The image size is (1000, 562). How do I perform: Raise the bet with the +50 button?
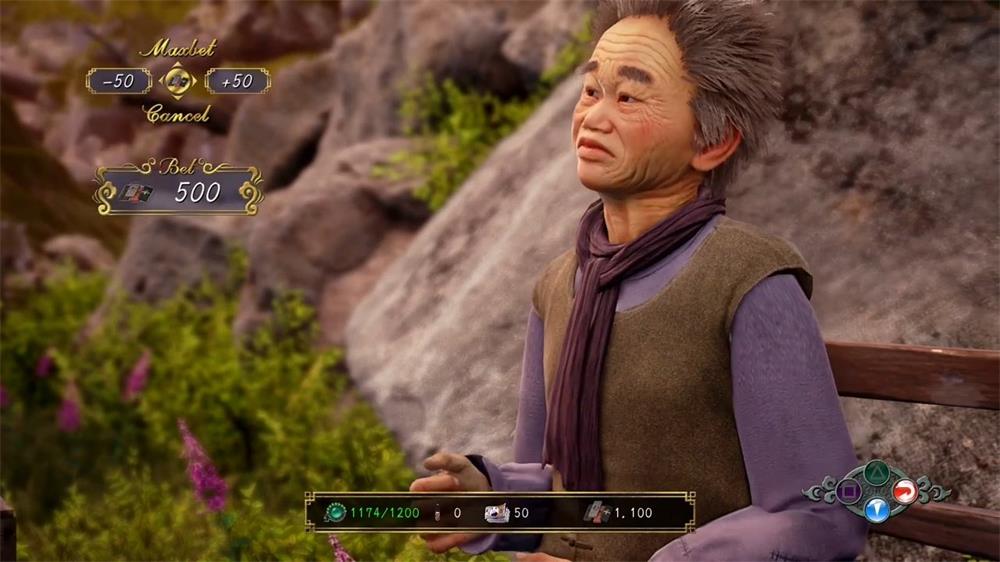(x=237, y=81)
